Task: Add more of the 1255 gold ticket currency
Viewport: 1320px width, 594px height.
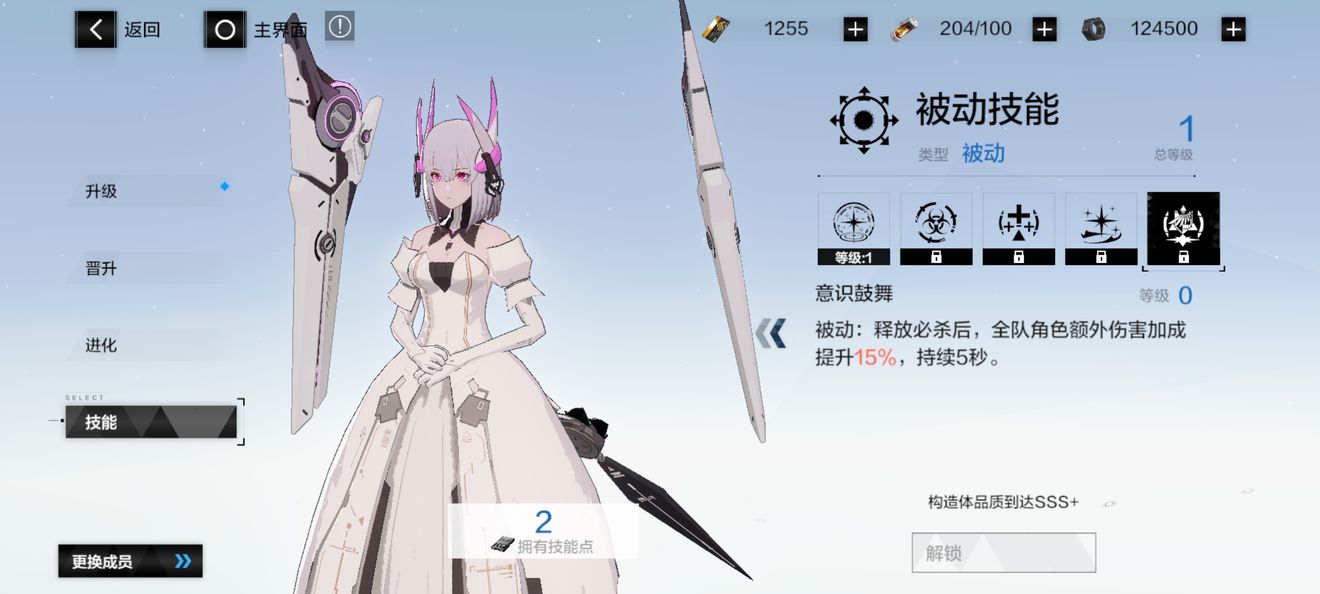Action: 855,30
